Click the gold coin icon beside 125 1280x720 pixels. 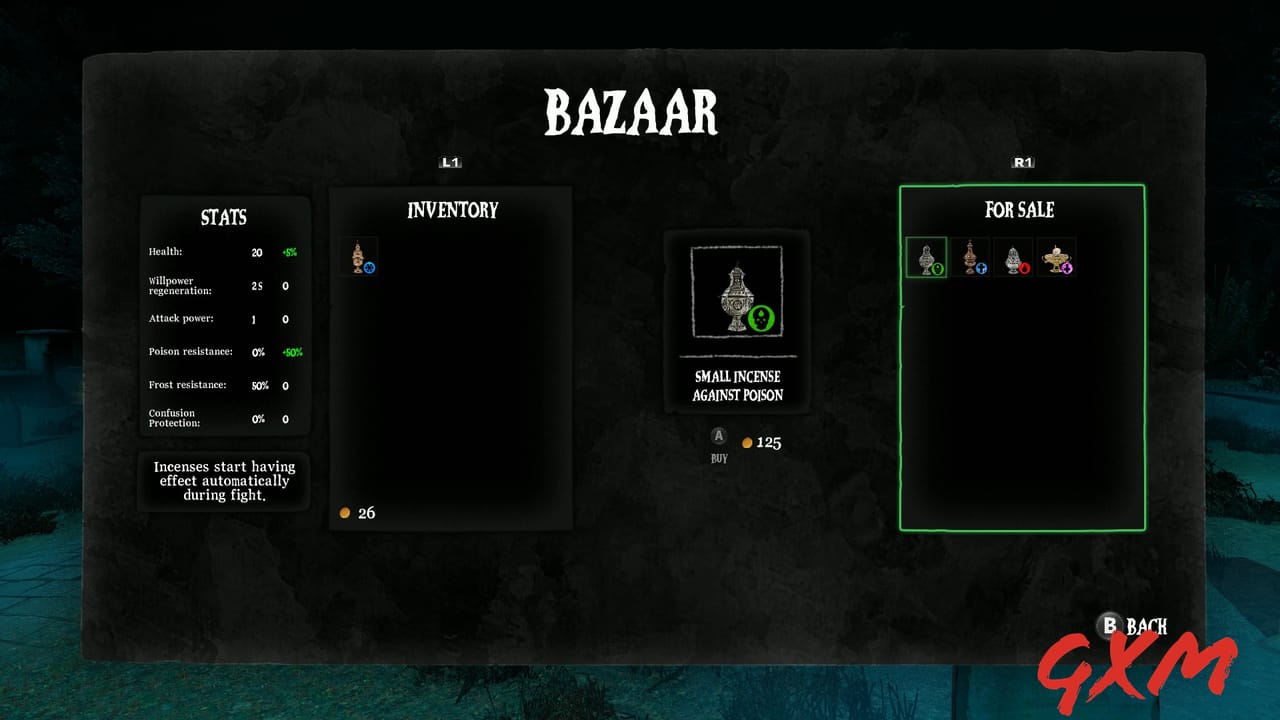(x=747, y=442)
